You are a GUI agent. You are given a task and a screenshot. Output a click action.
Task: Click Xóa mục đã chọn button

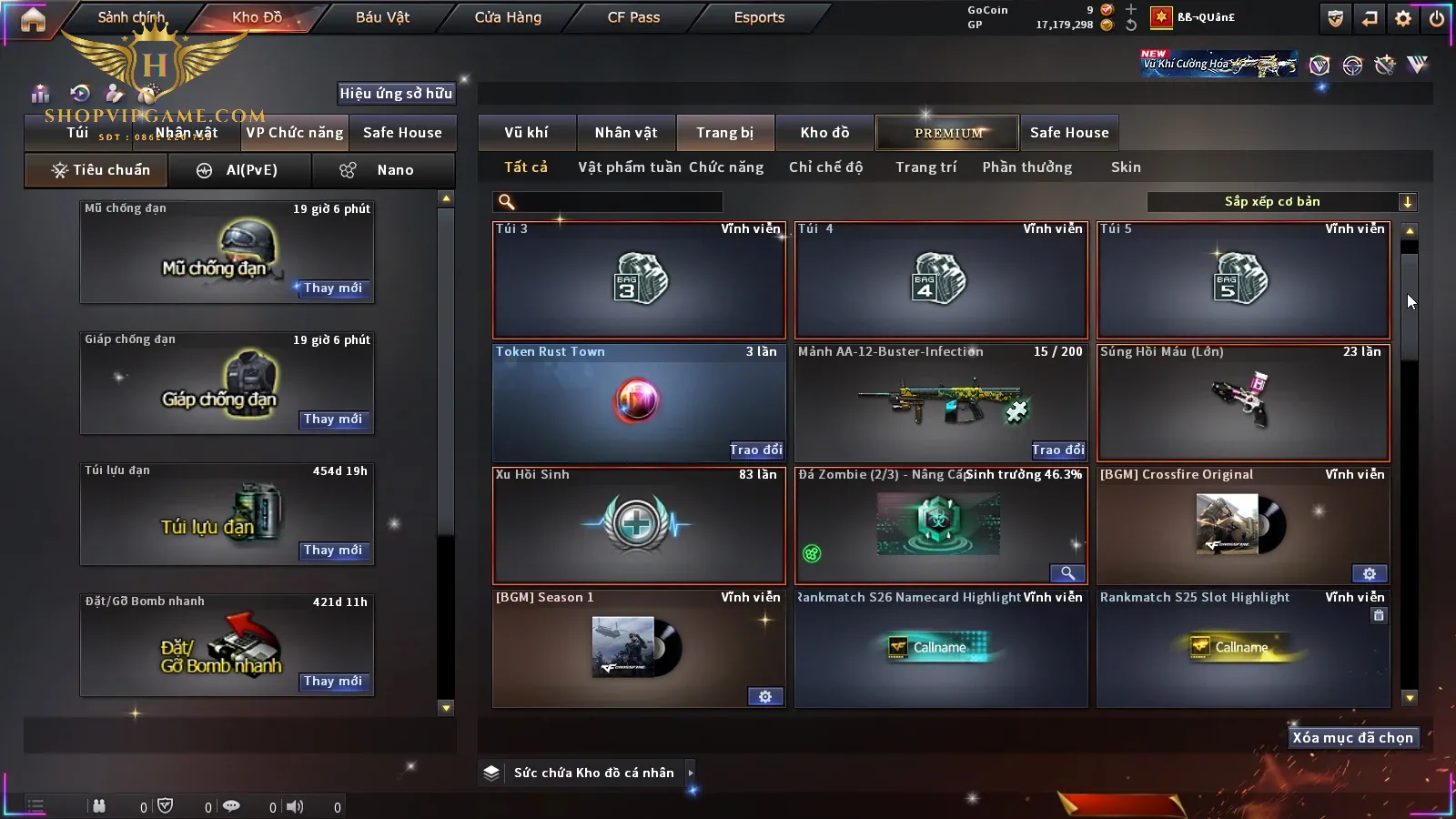pos(1352,738)
